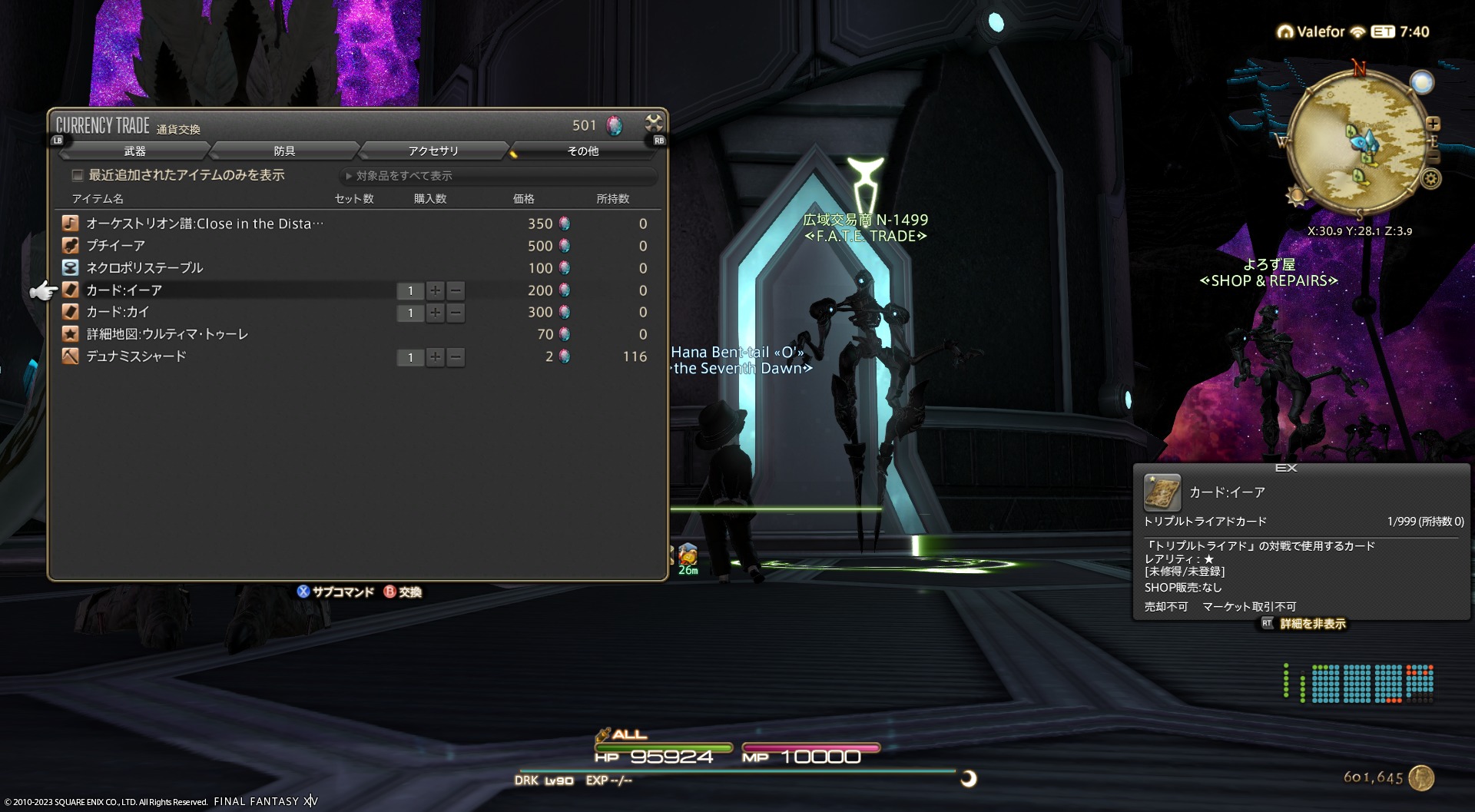
Task: Expand the 対象品をすべて表示 option
Action: point(399,176)
